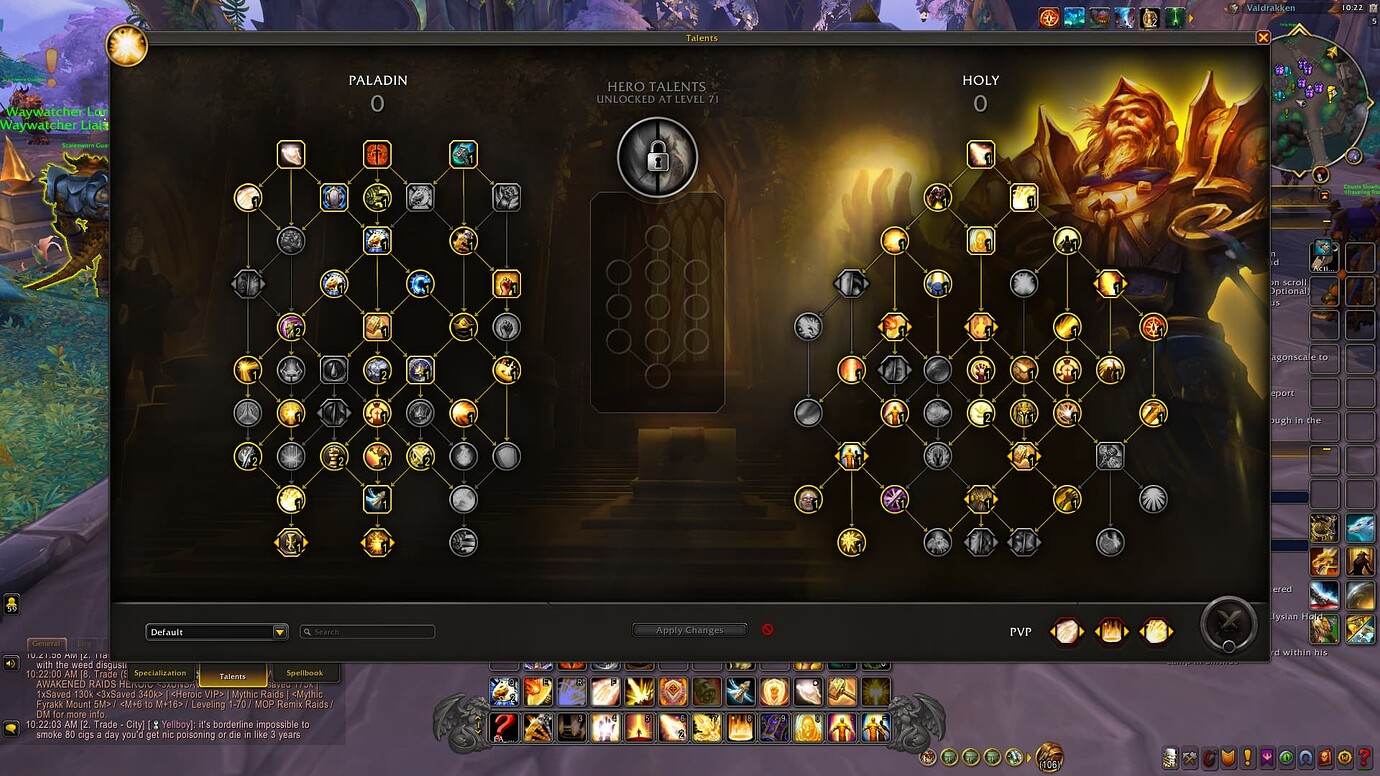Image resolution: width=1380 pixels, height=776 pixels.
Task: Select the topmost talent node of the Holy tree
Action: pos(981,153)
